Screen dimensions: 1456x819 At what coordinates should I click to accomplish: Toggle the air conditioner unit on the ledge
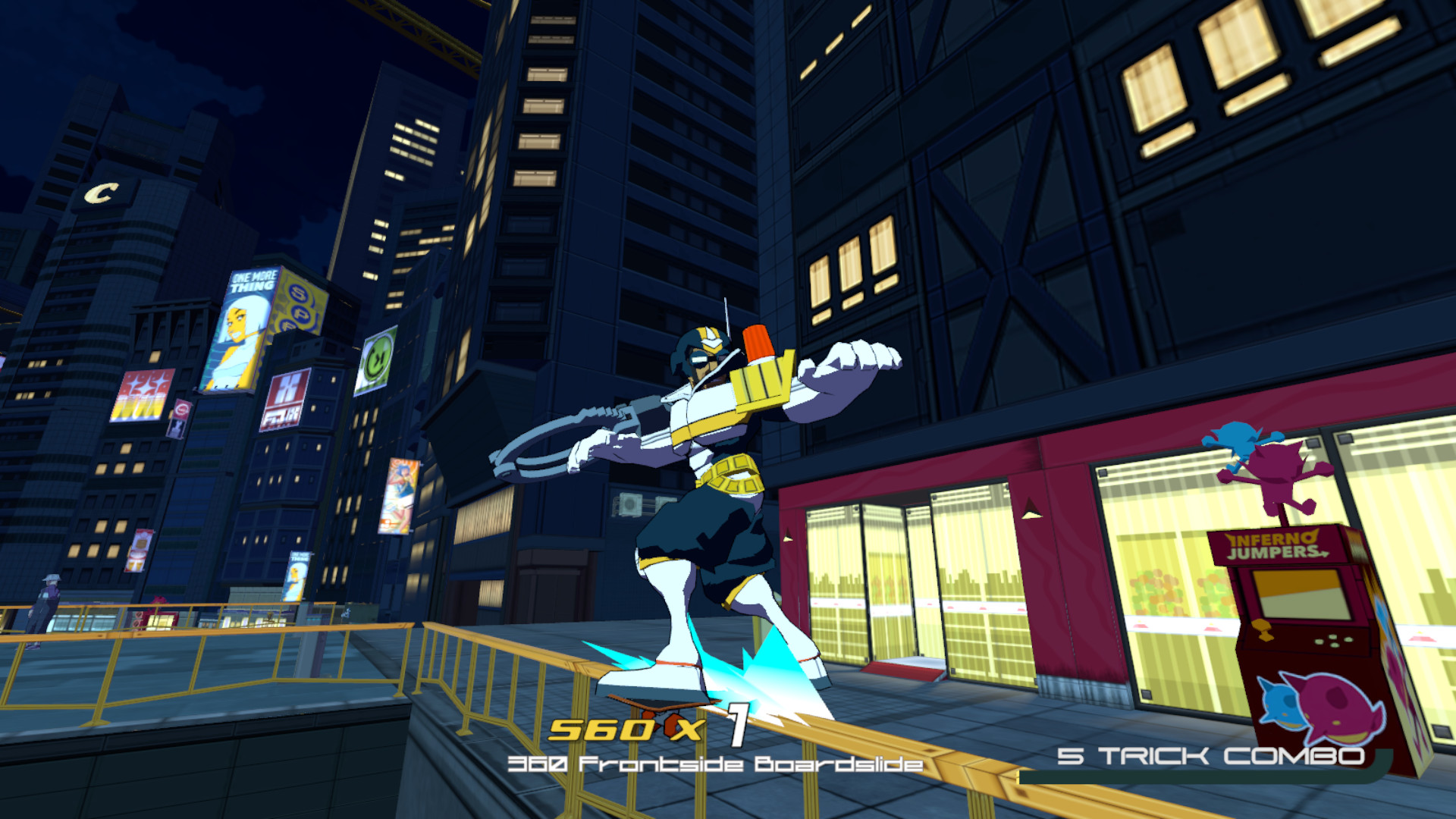click(629, 503)
